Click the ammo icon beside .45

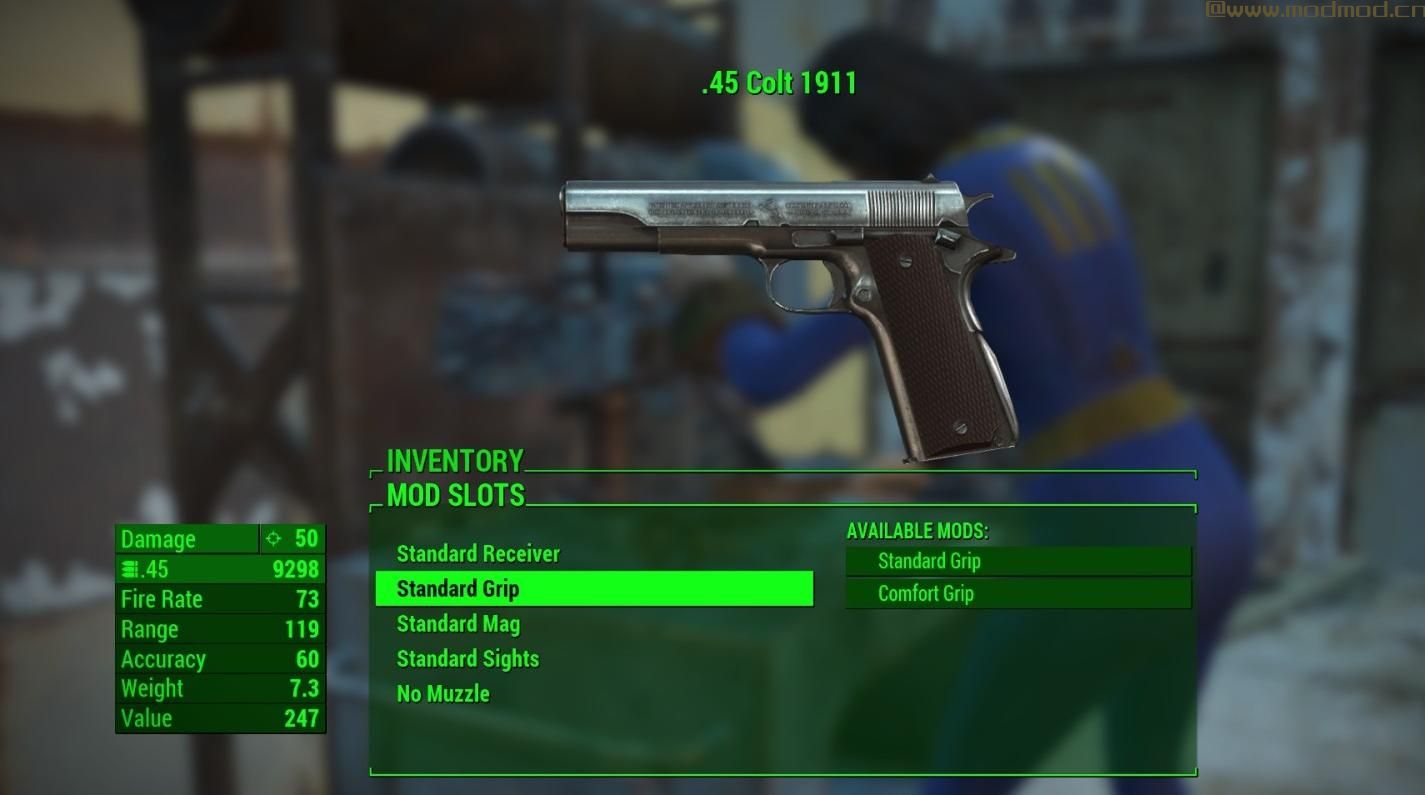tap(131, 569)
